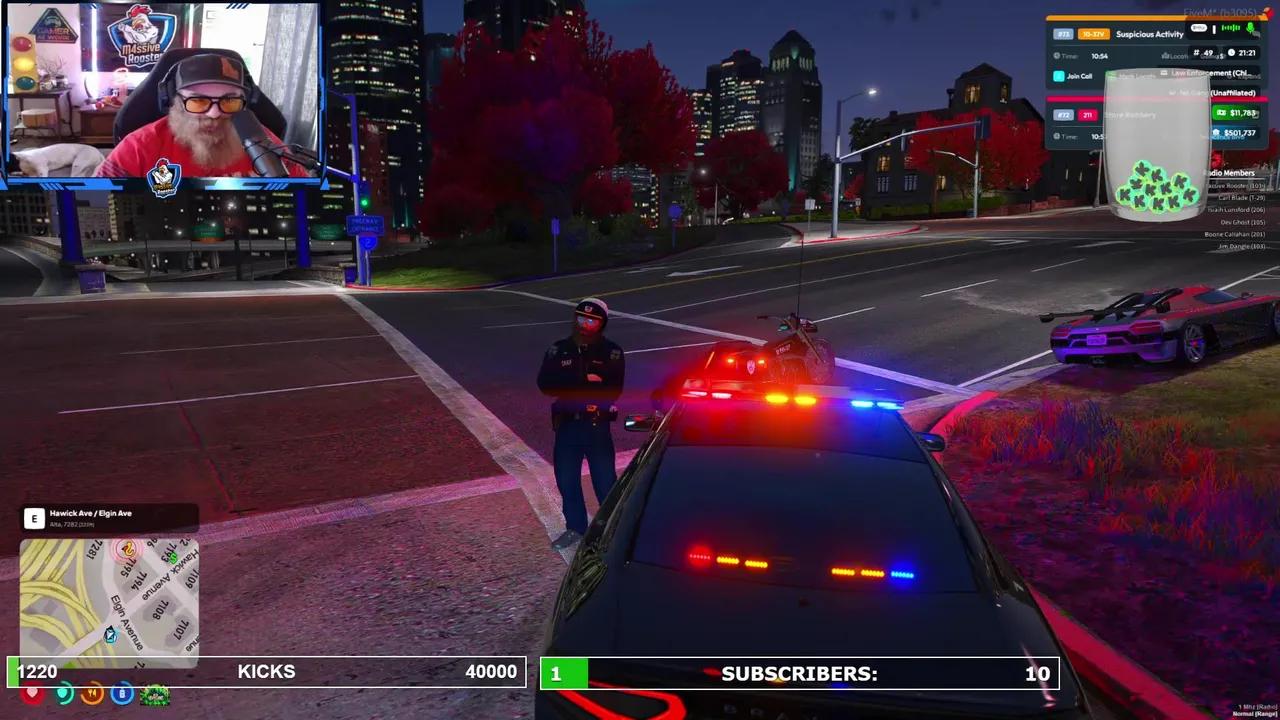
Task: Click the orange hunger icon on the HUD
Action: coord(92,693)
